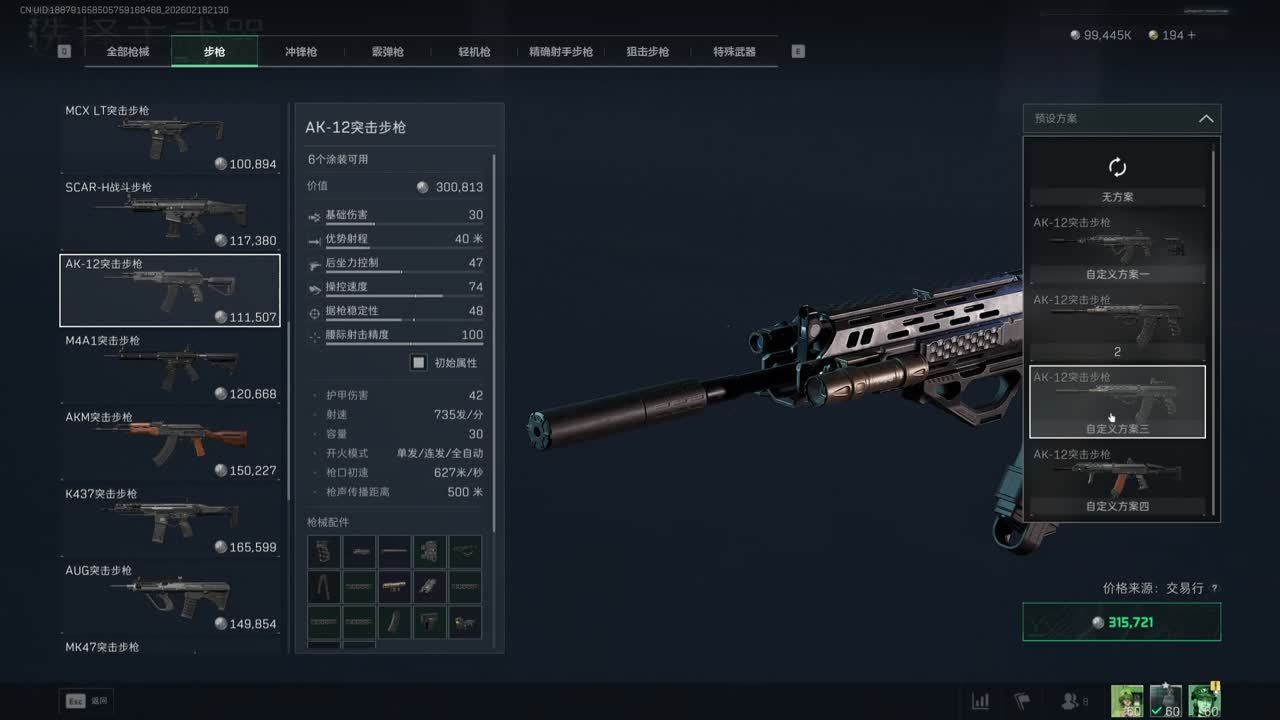Image resolution: width=1280 pixels, height=720 pixels.
Task: Choose the M4A1突击步枪 row
Action: point(170,368)
